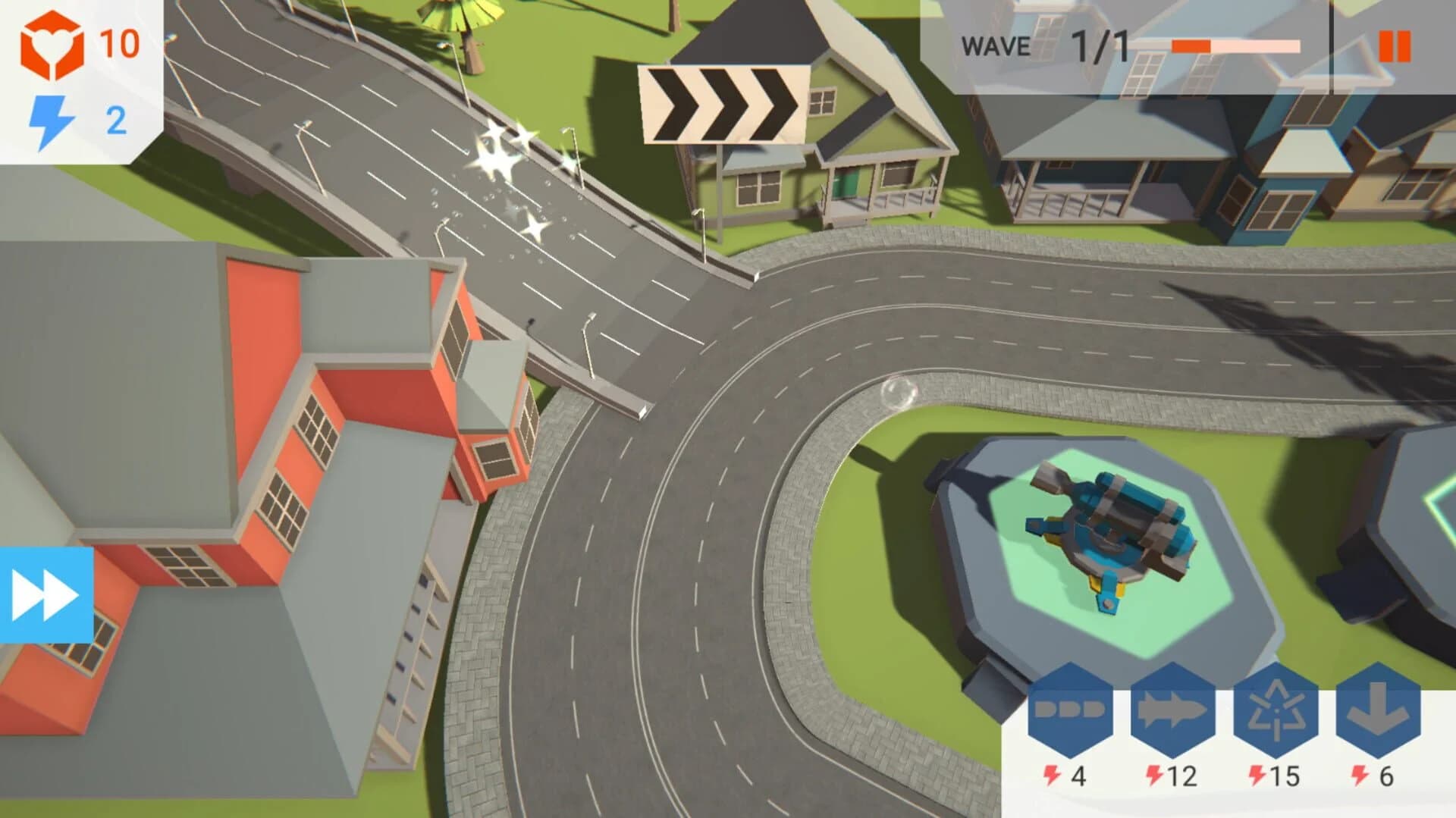Click the orange heart base-health icon

tap(52, 45)
